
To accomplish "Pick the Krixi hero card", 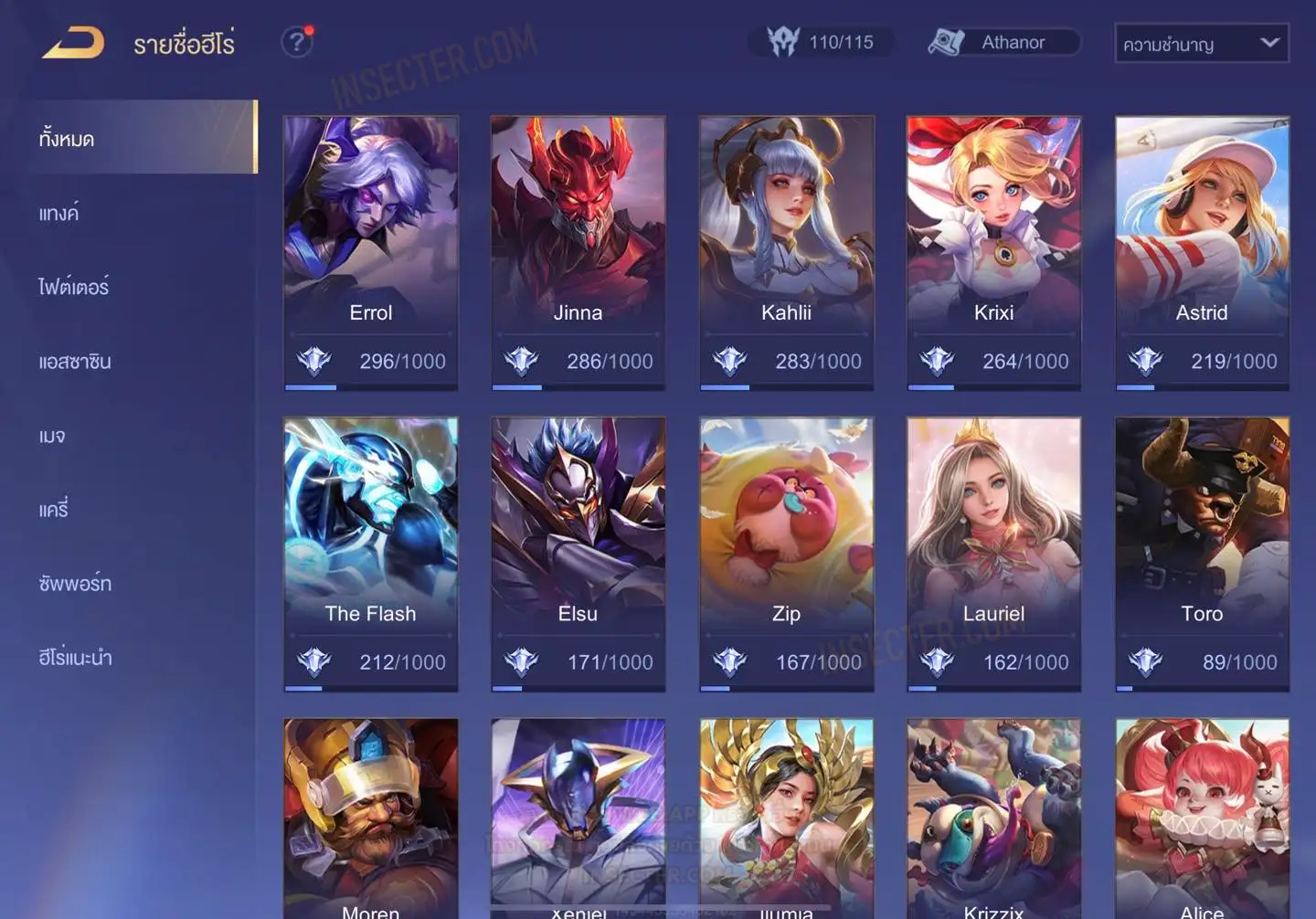I will [993, 252].
